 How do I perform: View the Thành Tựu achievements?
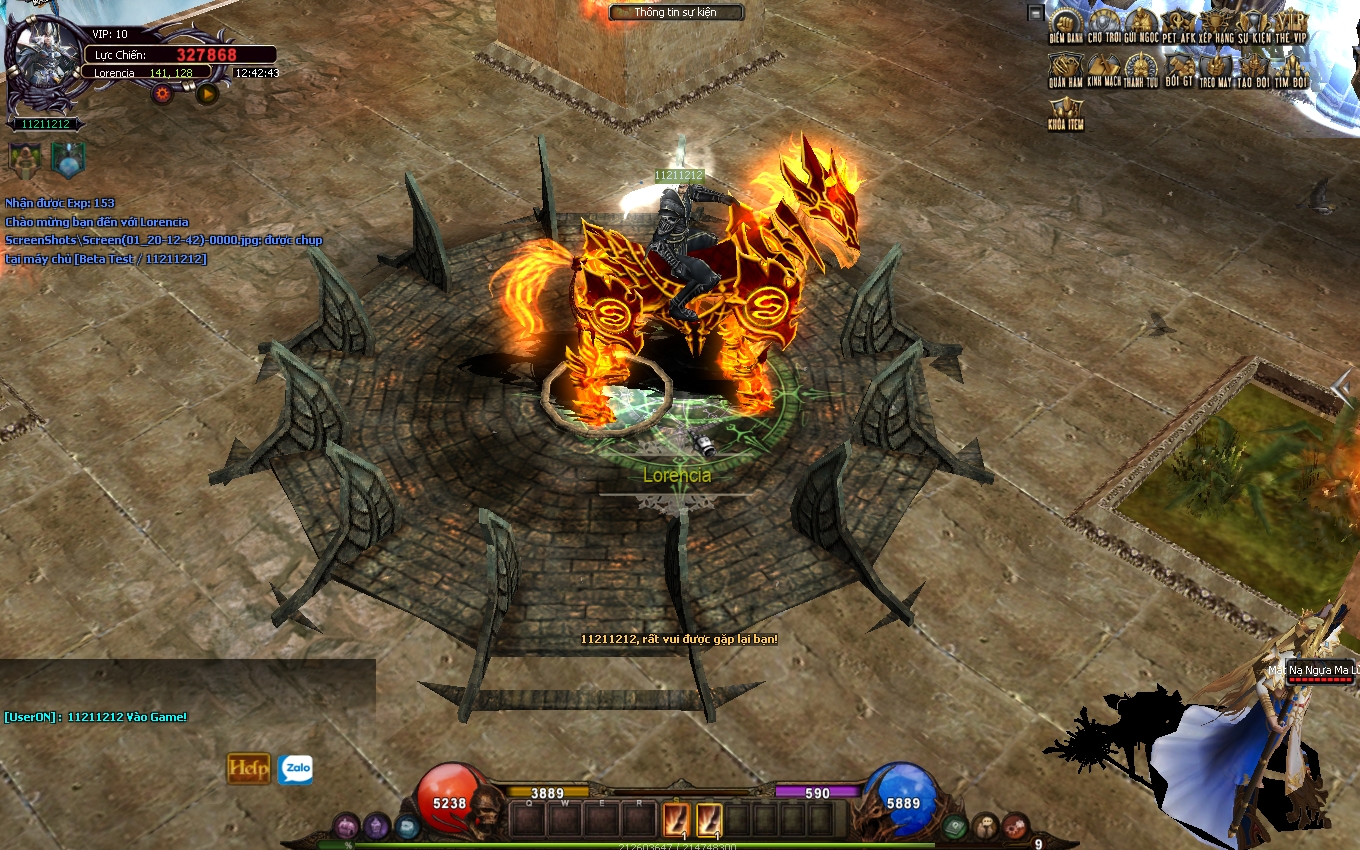[1141, 68]
